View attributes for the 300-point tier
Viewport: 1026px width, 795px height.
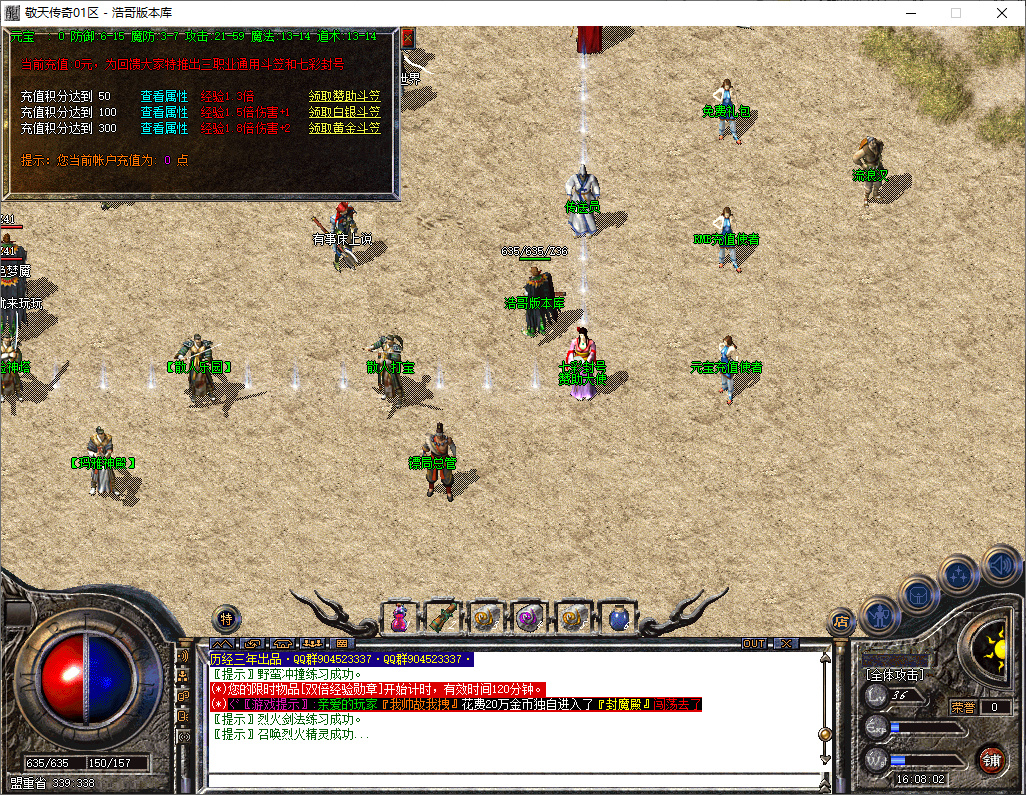click(x=164, y=128)
